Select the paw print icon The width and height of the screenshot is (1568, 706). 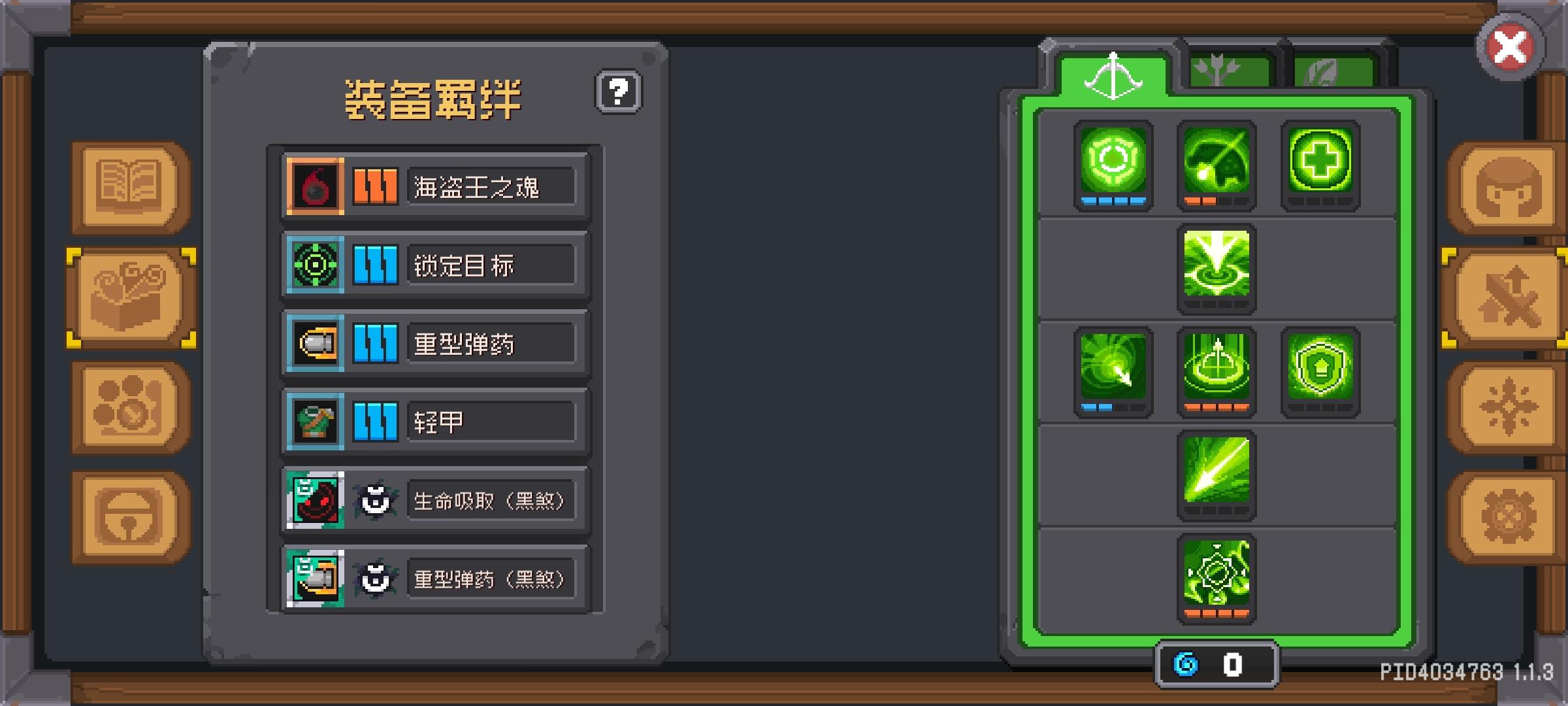click(x=127, y=404)
